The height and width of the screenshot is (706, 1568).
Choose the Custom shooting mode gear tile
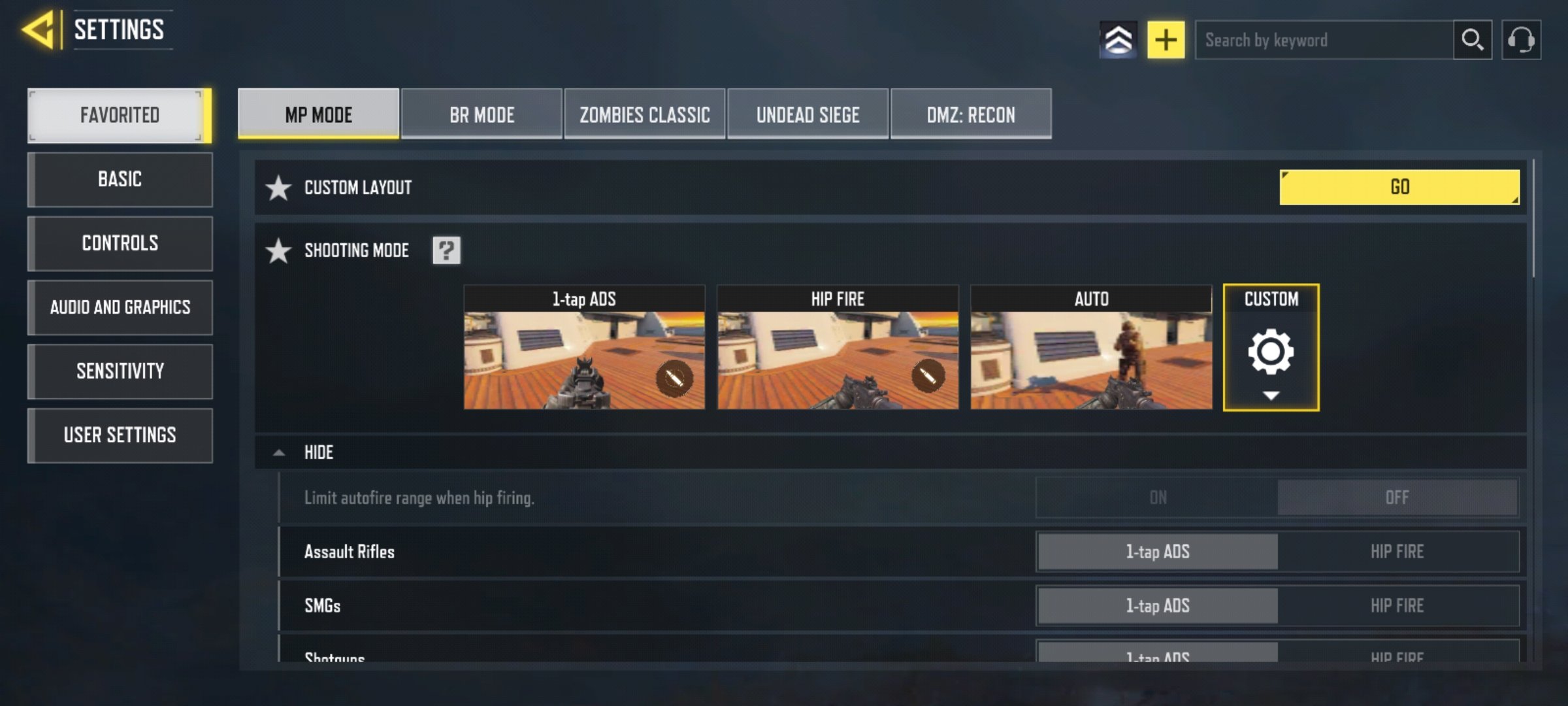(x=1271, y=348)
